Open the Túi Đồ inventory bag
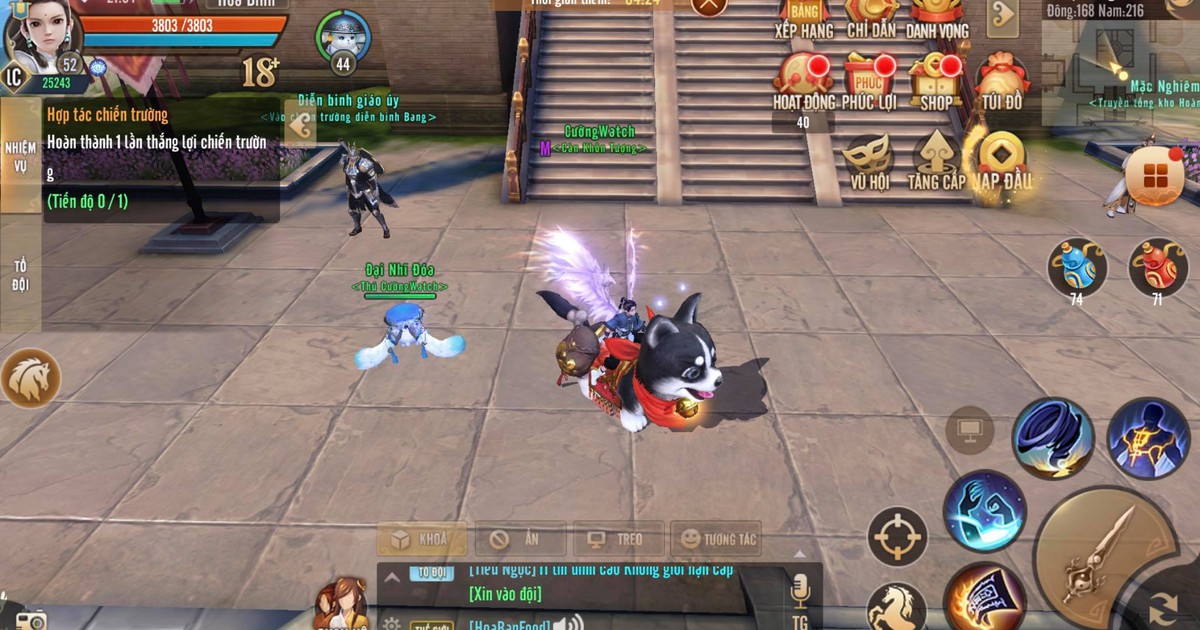1200x630 pixels. click(1001, 78)
